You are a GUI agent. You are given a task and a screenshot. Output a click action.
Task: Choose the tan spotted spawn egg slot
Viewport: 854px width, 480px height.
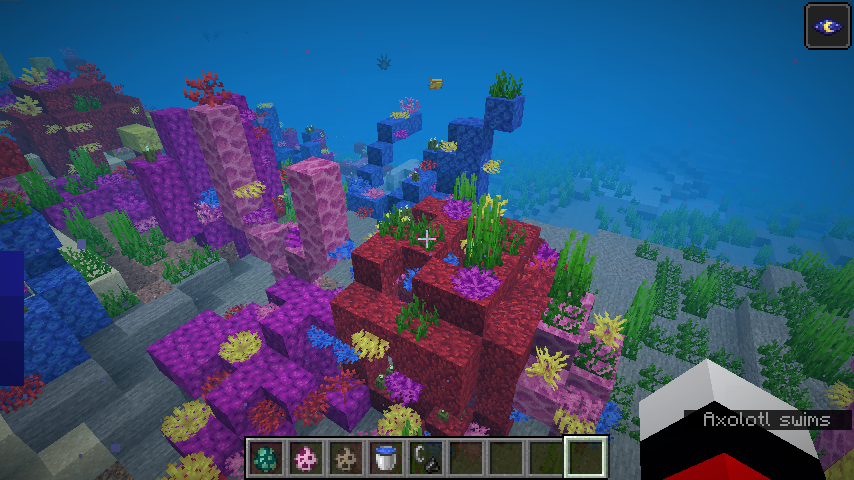click(x=346, y=458)
